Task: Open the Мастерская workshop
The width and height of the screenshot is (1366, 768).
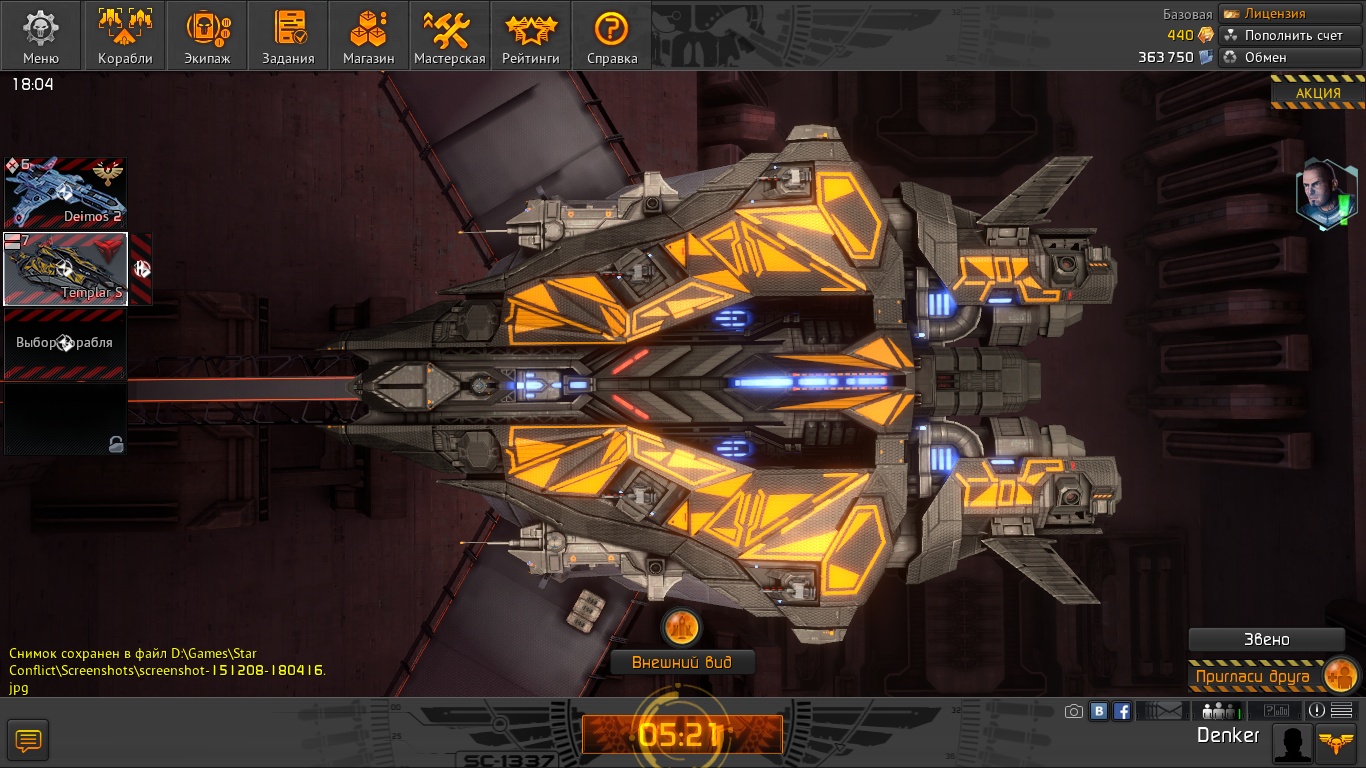Action: click(449, 36)
